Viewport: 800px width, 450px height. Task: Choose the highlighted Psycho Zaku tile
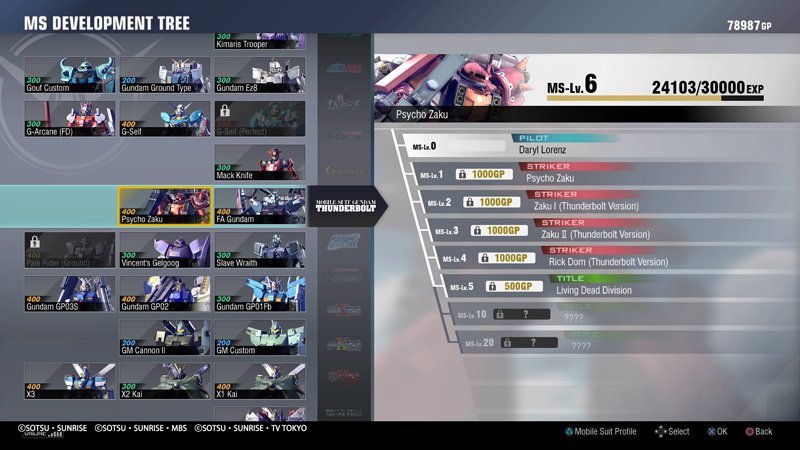click(x=165, y=207)
